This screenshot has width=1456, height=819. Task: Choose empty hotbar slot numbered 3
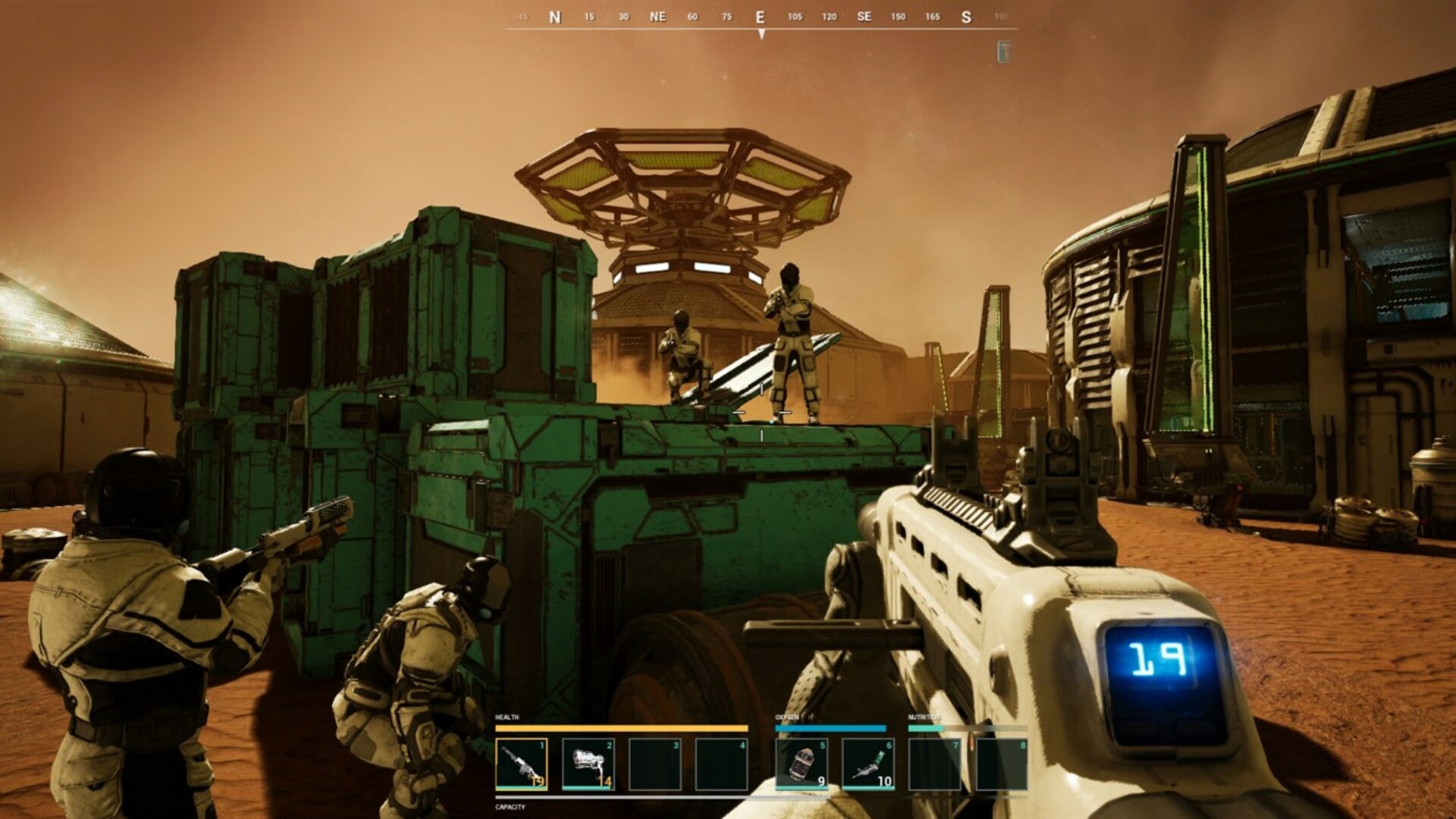654,764
